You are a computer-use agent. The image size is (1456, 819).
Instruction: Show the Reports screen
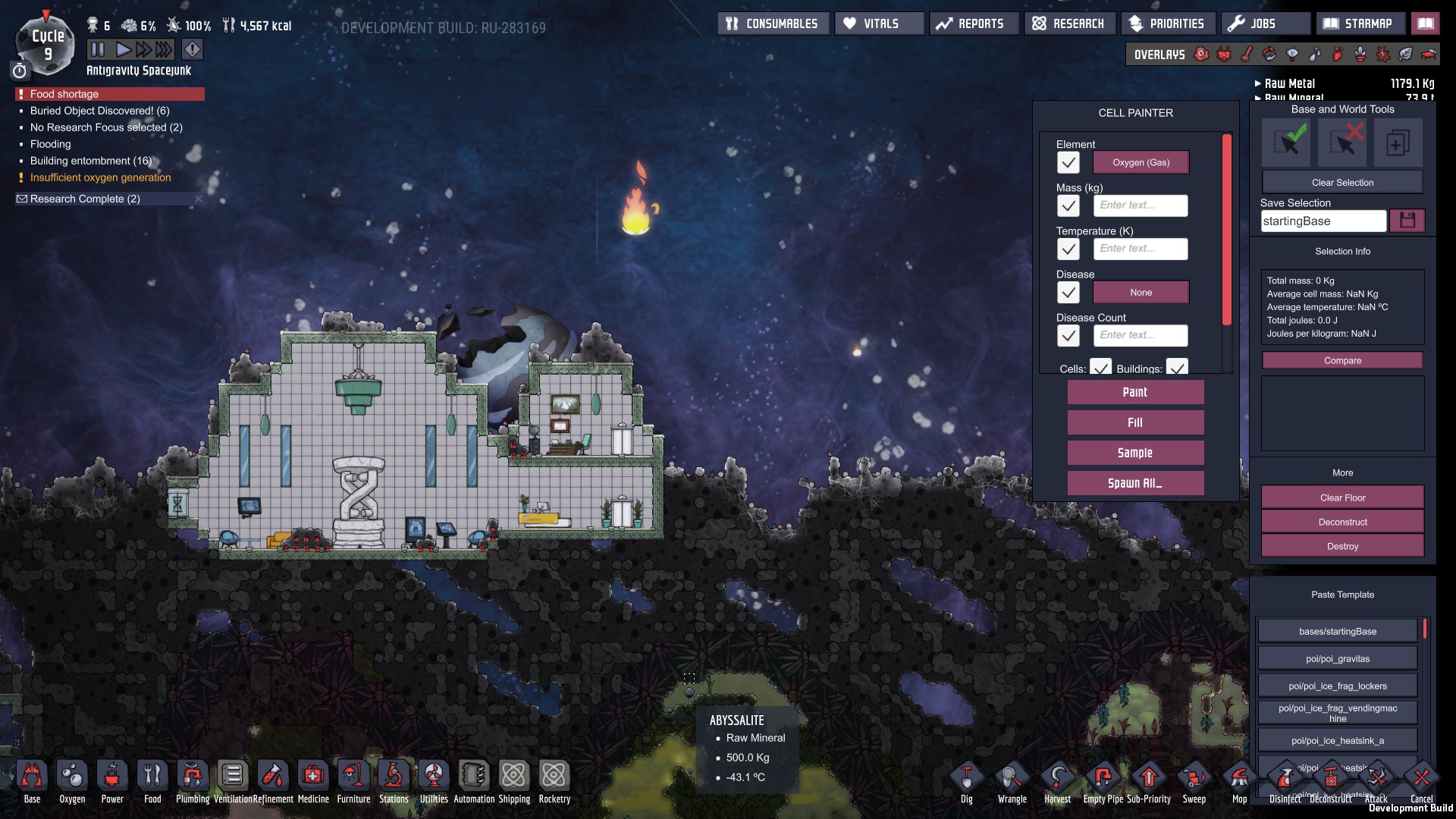(x=974, y=24)
